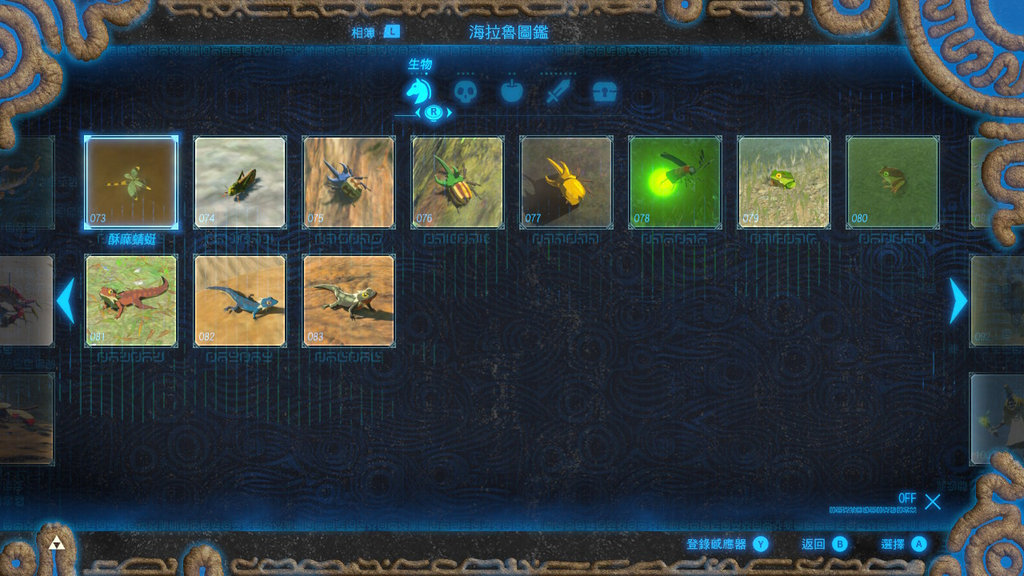The width and height of the screenshot is (1024, 576).
Task: Open the sword equipment tab
Action: click(557, 93)
